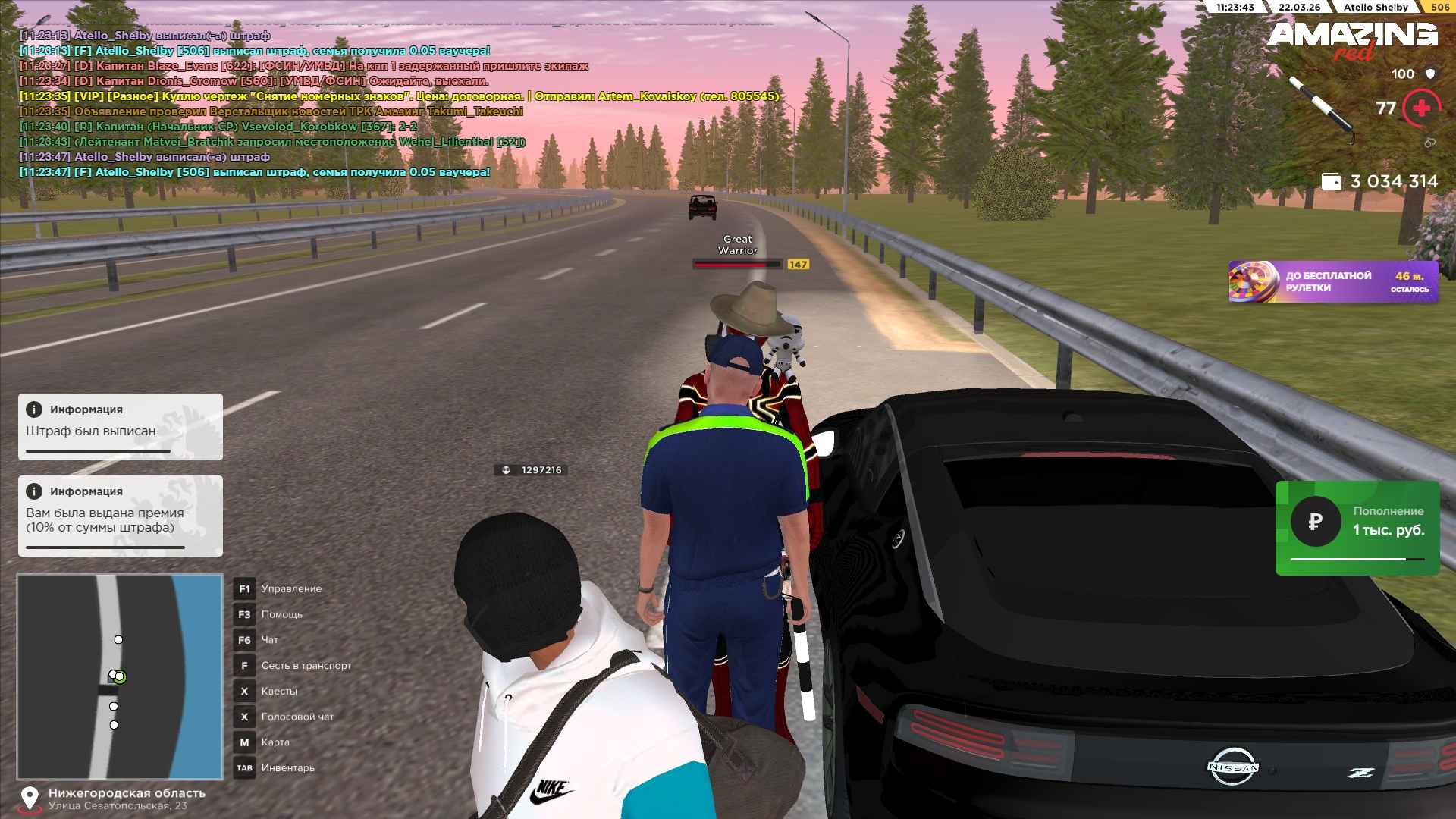Screen dimensions: 1456x819
Task: Open the minimap
Action: coord(120,676)
